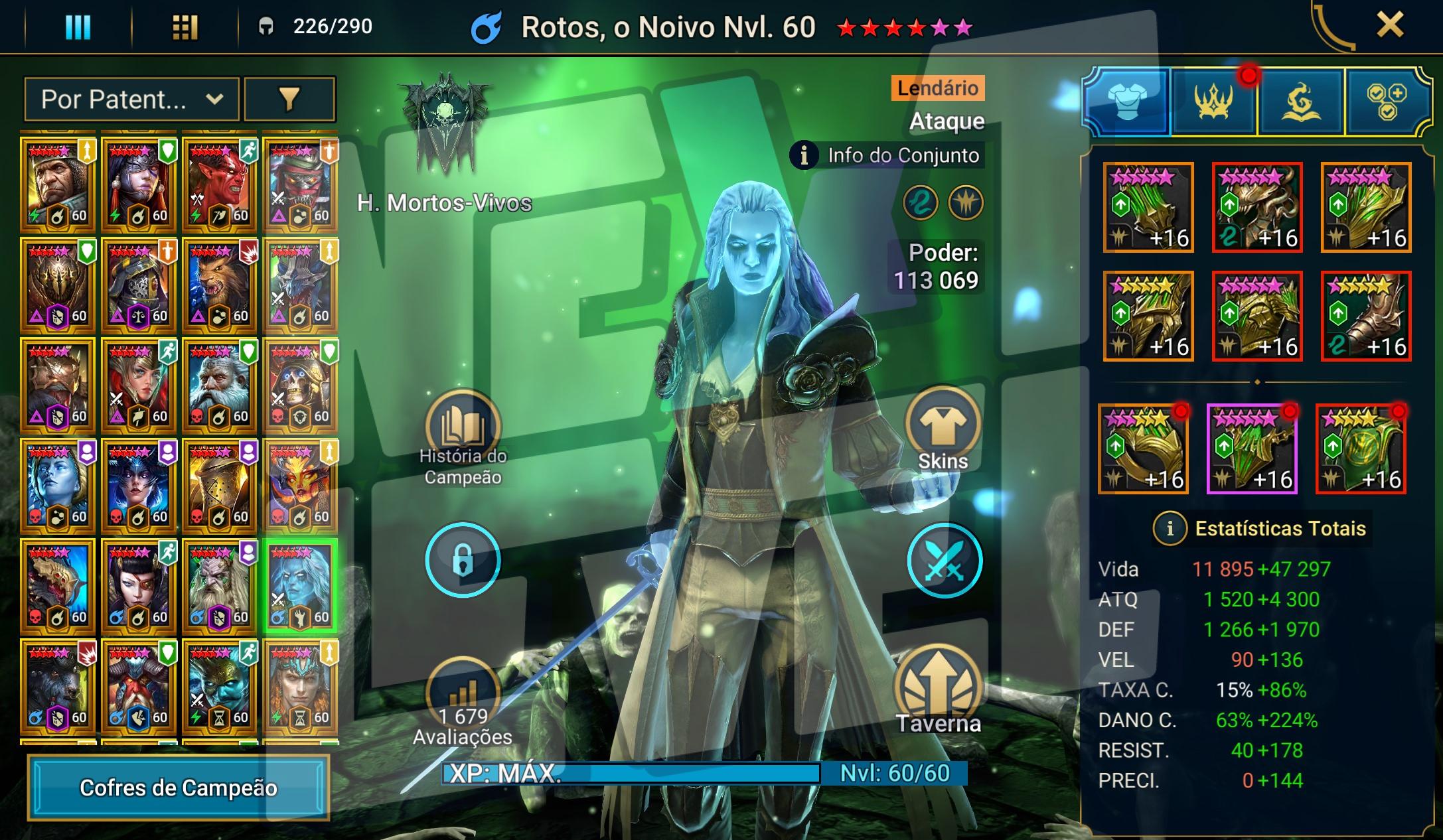Open História do Campeão

pos(463,428)
